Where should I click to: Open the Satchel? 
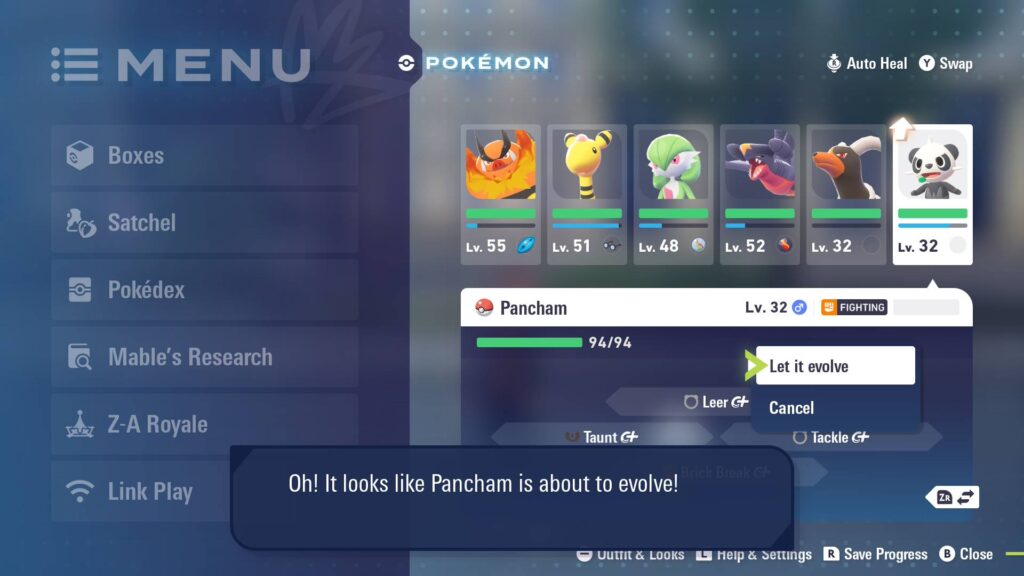tap(204, 223)
